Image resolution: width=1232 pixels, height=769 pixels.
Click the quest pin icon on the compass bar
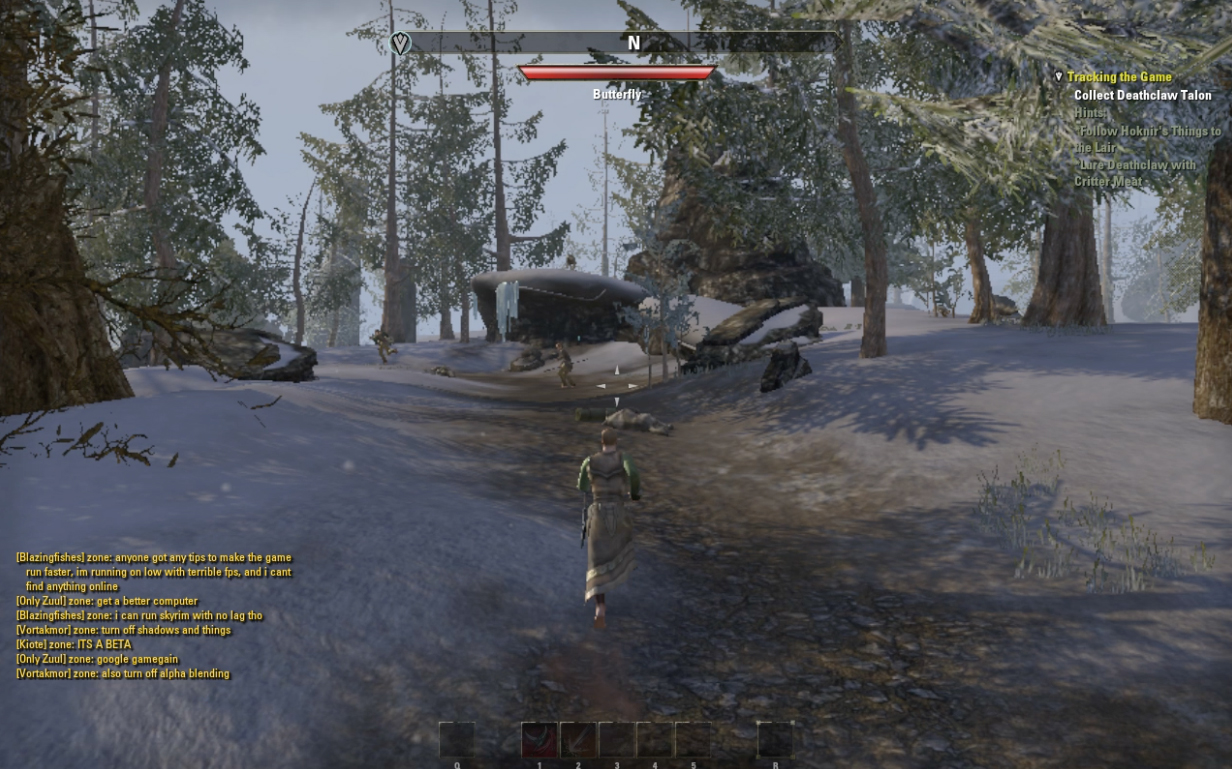click(400, 43)
